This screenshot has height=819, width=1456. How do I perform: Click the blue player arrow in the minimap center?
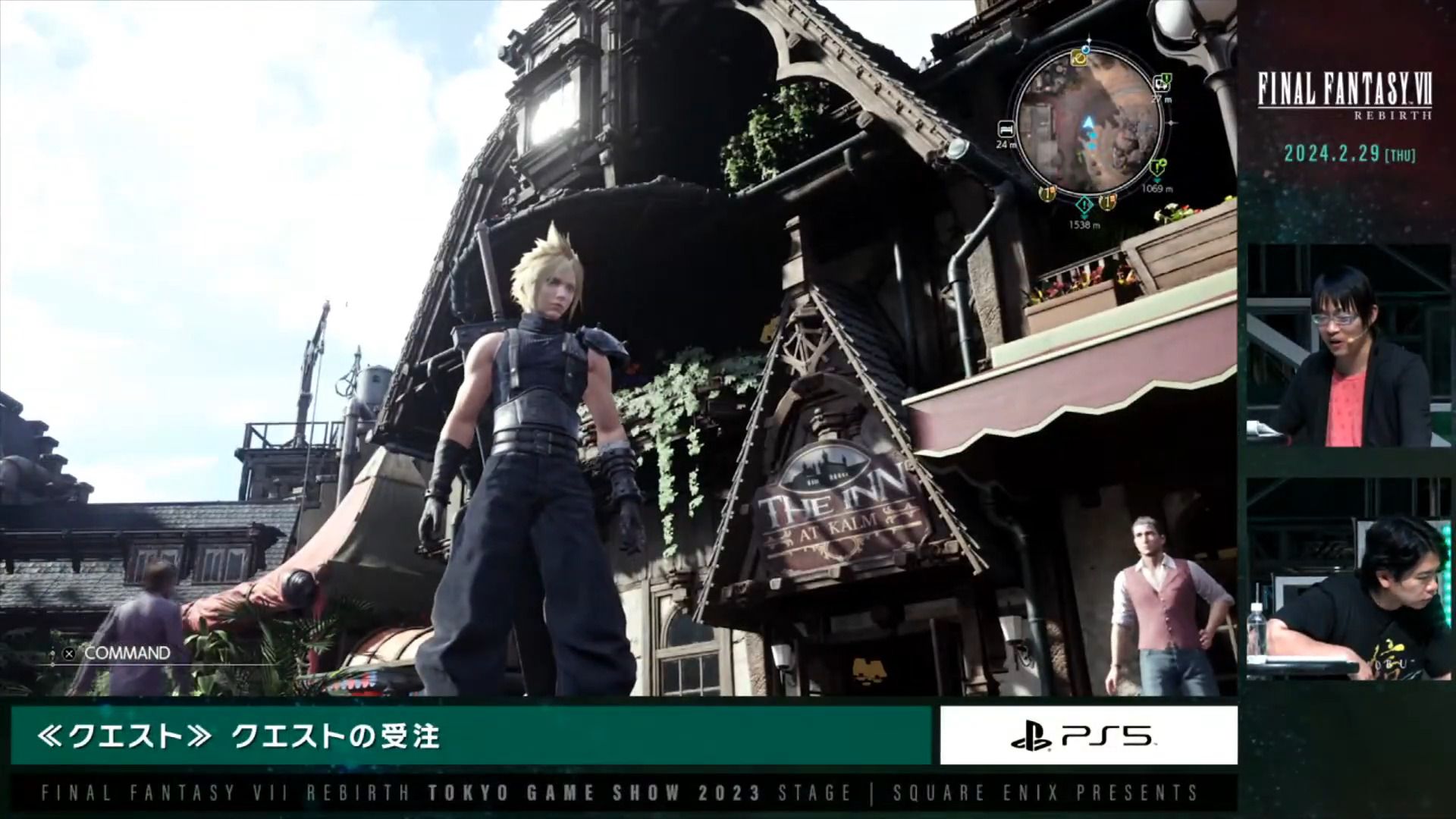coord(1088,122)
